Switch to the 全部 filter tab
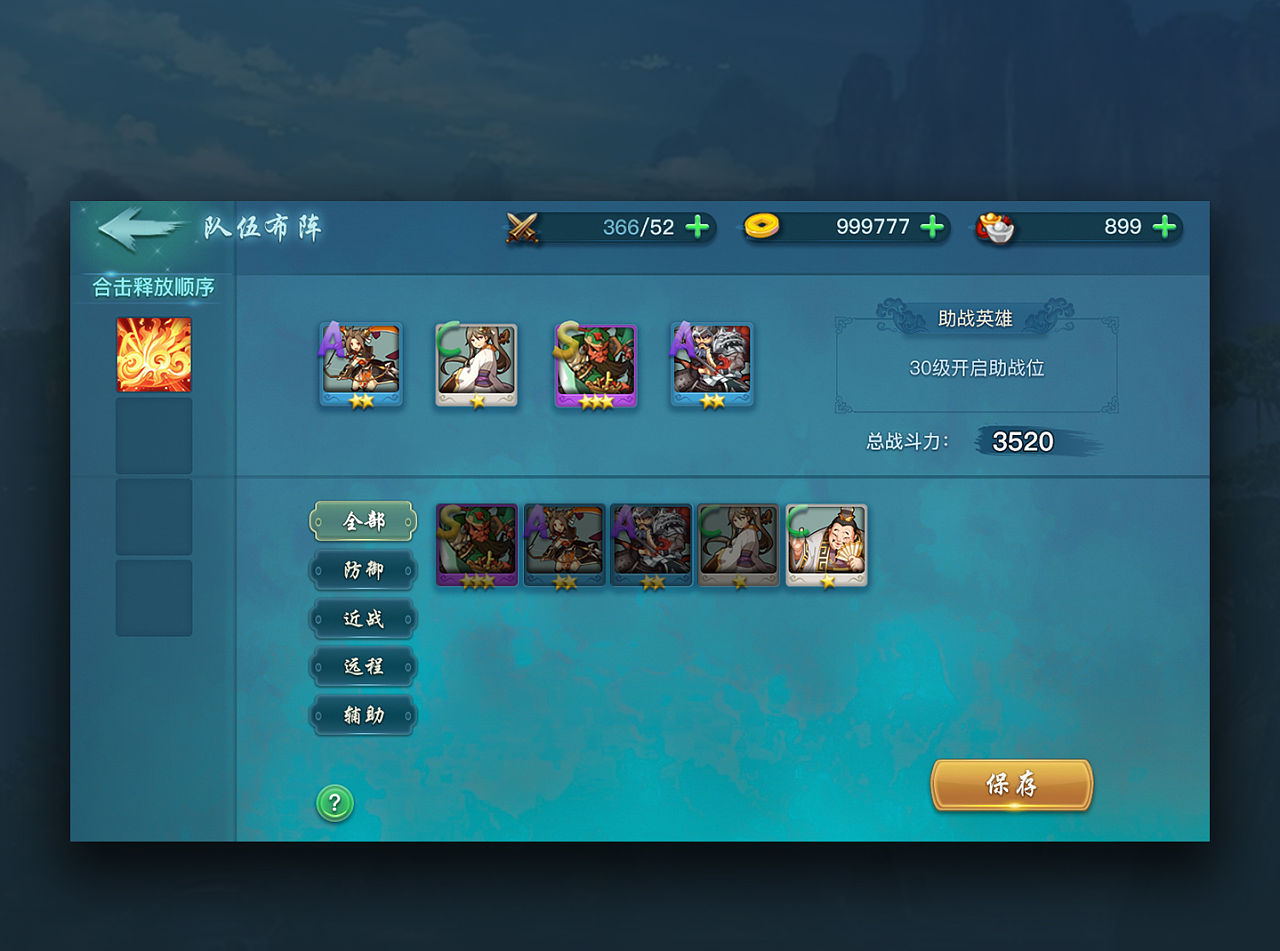Image resolution: width=1280 pixels, height=951 pixels. click(363, 521)
